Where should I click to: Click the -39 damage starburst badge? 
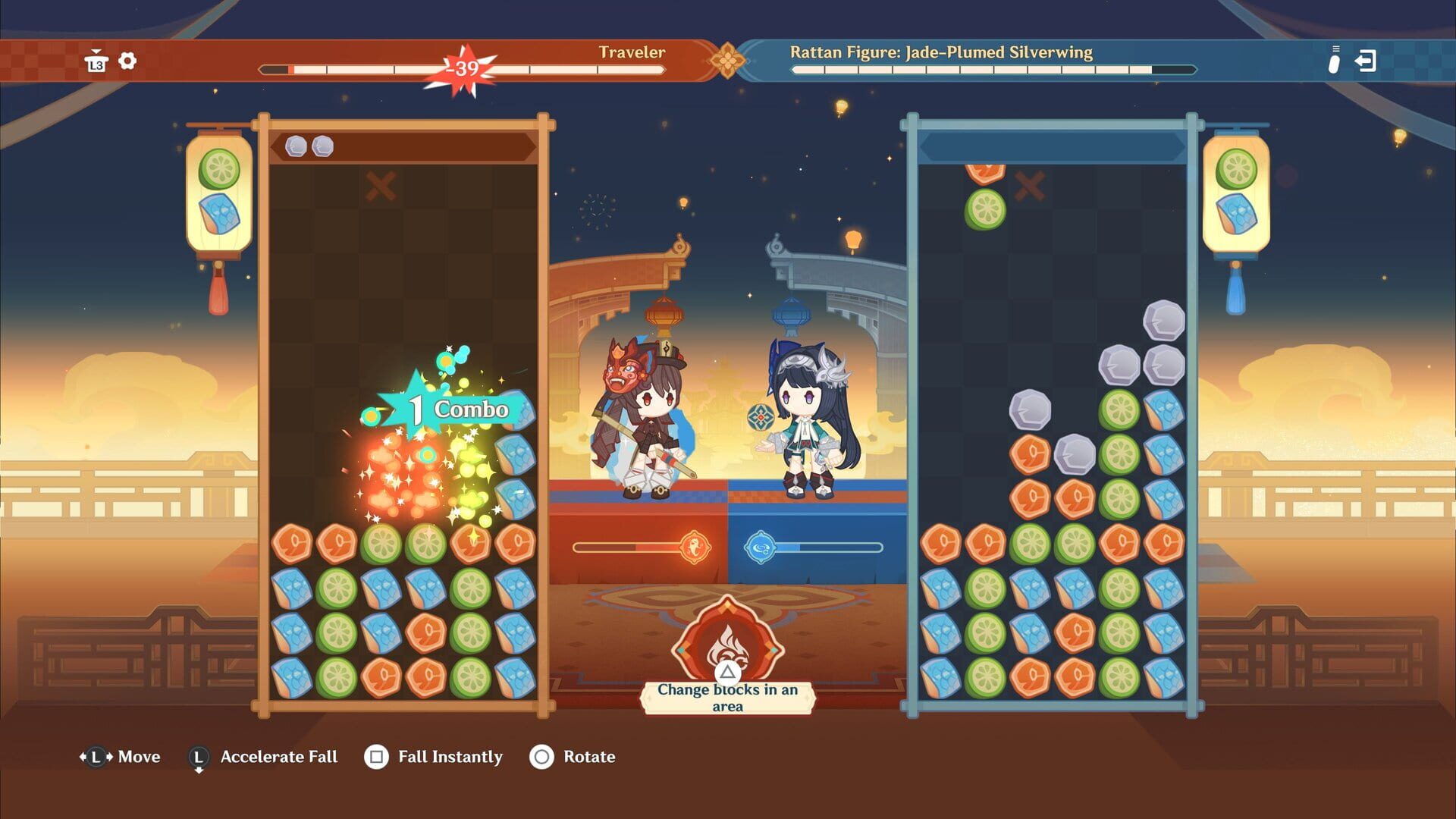pos(461,69)
